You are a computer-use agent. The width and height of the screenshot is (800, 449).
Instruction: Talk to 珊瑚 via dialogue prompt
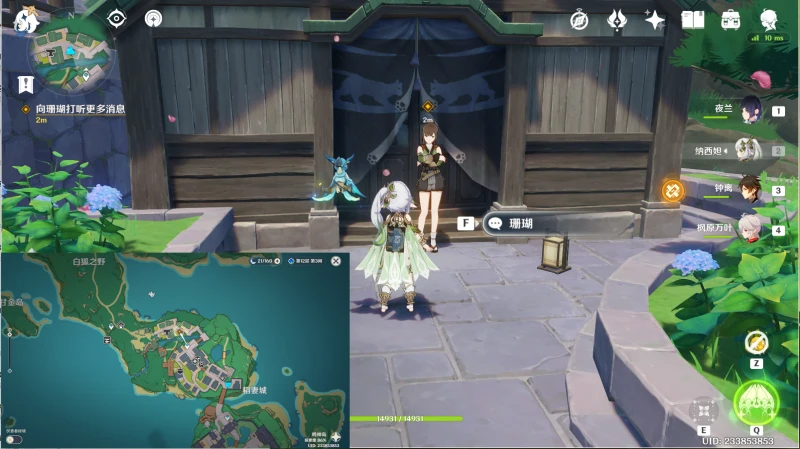(x=520, y=224)
